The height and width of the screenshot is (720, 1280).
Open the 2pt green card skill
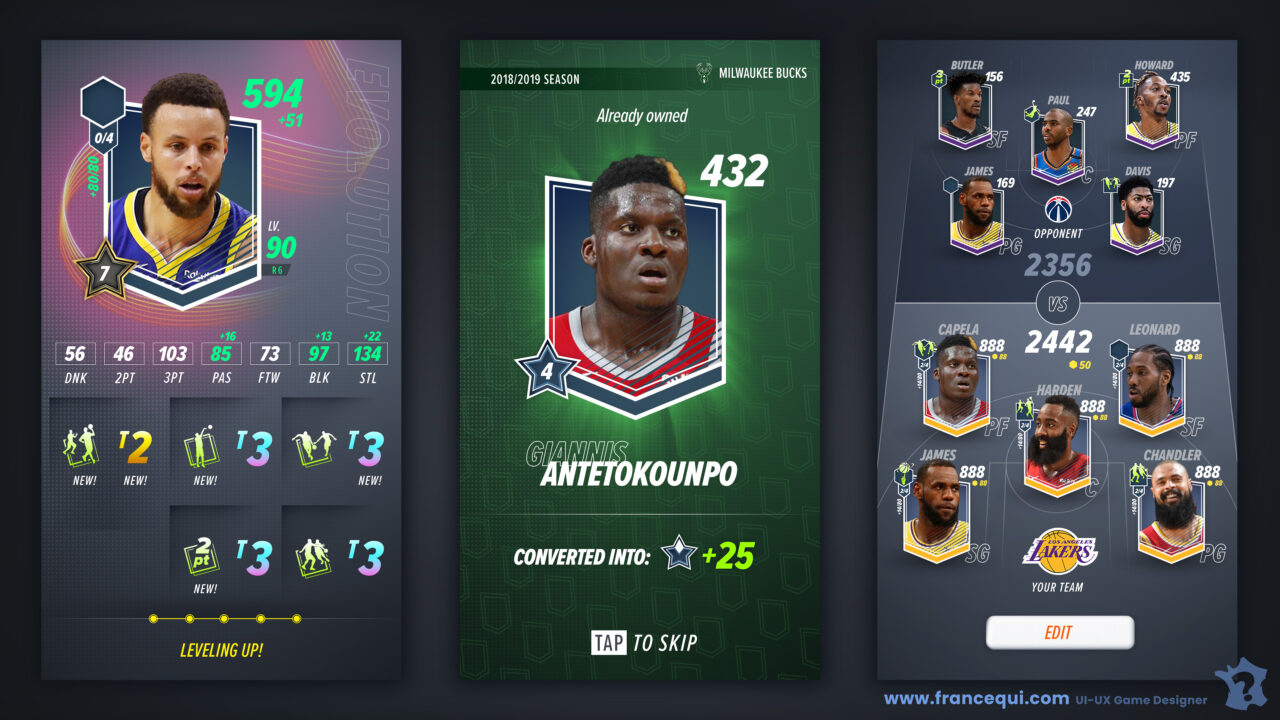(x=204, y=556)
